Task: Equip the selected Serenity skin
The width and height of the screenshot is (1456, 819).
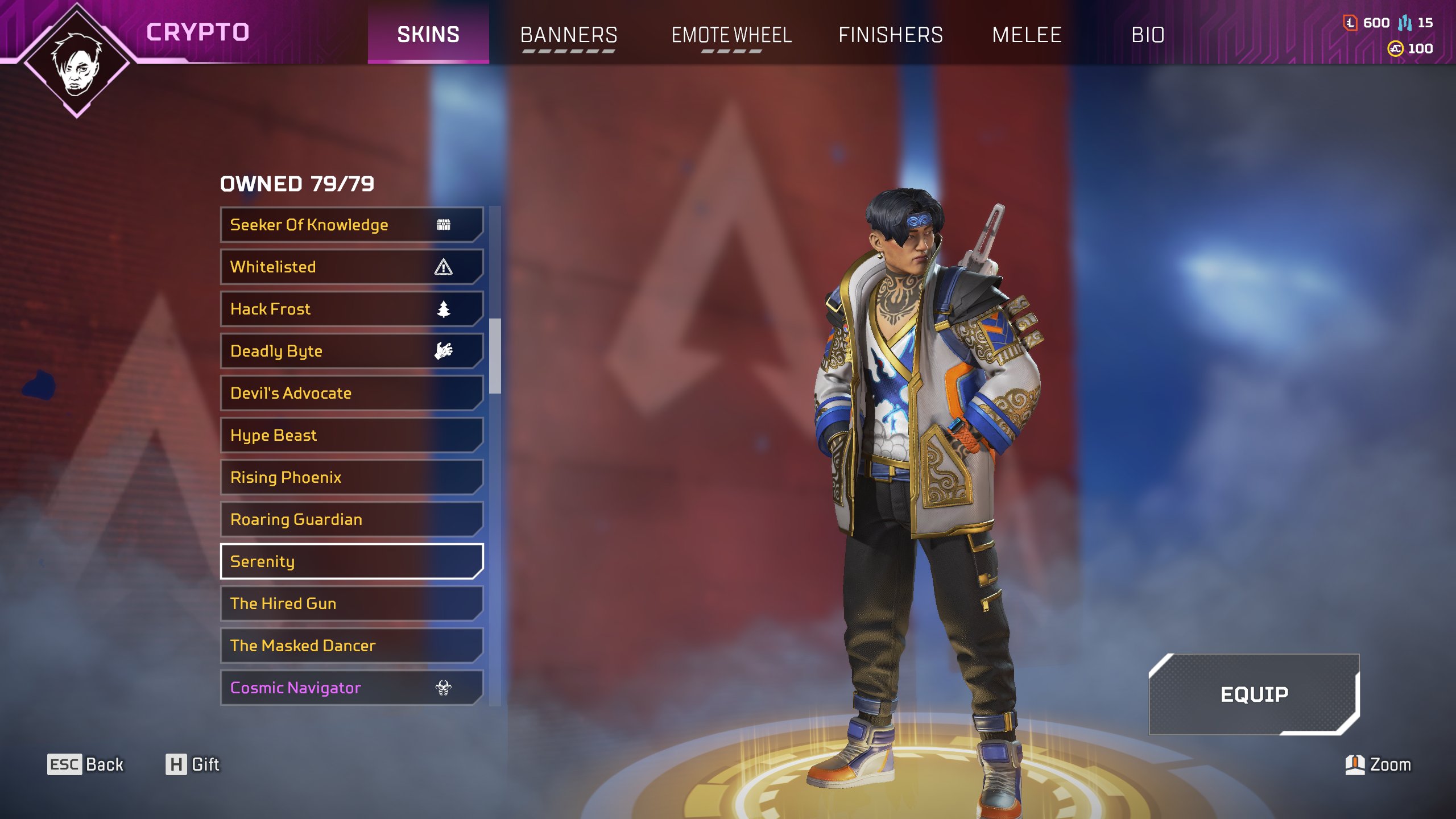Action: pyautogui.click(x=1254, y=694)
